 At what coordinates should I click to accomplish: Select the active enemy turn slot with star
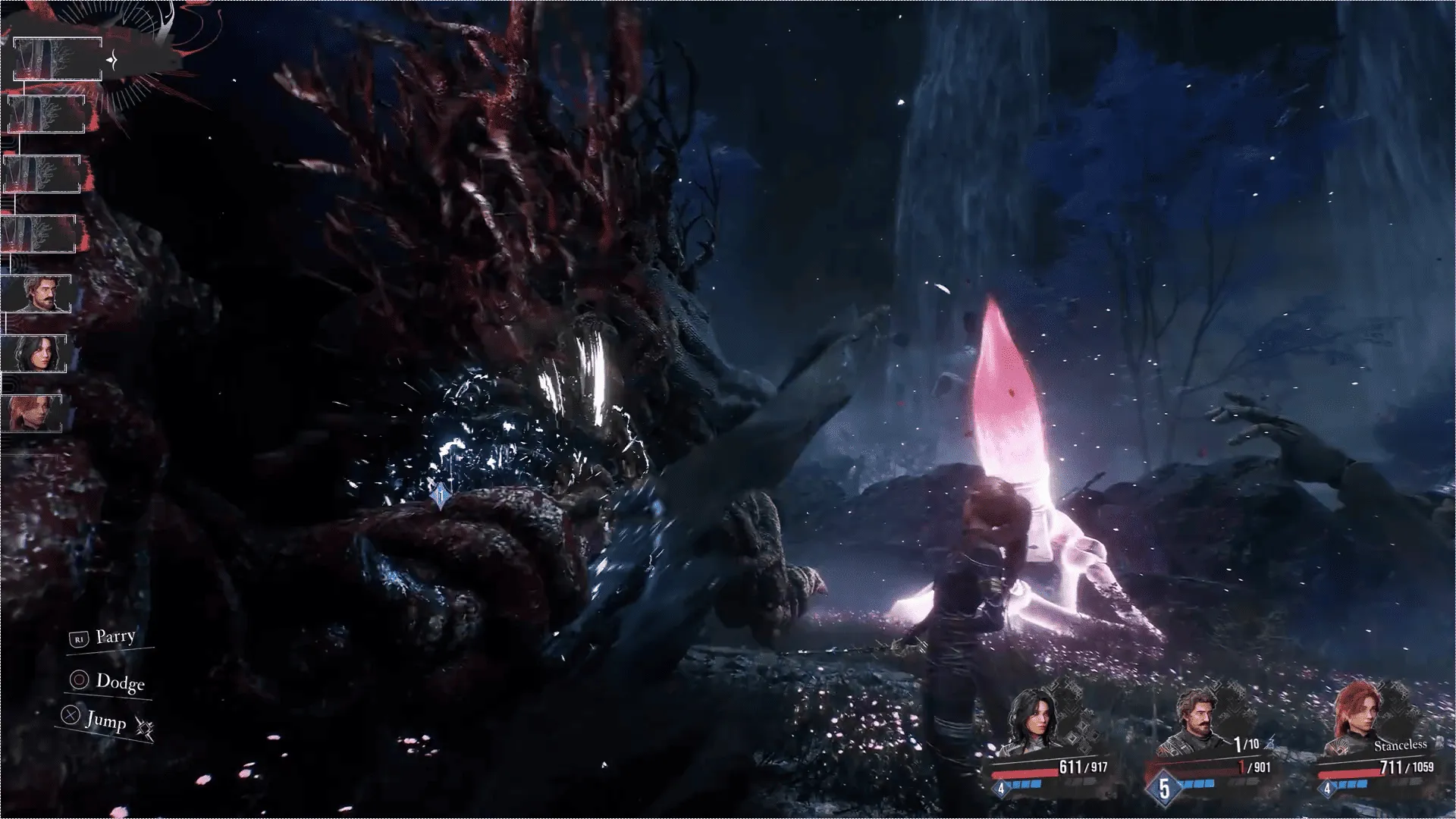58,59
